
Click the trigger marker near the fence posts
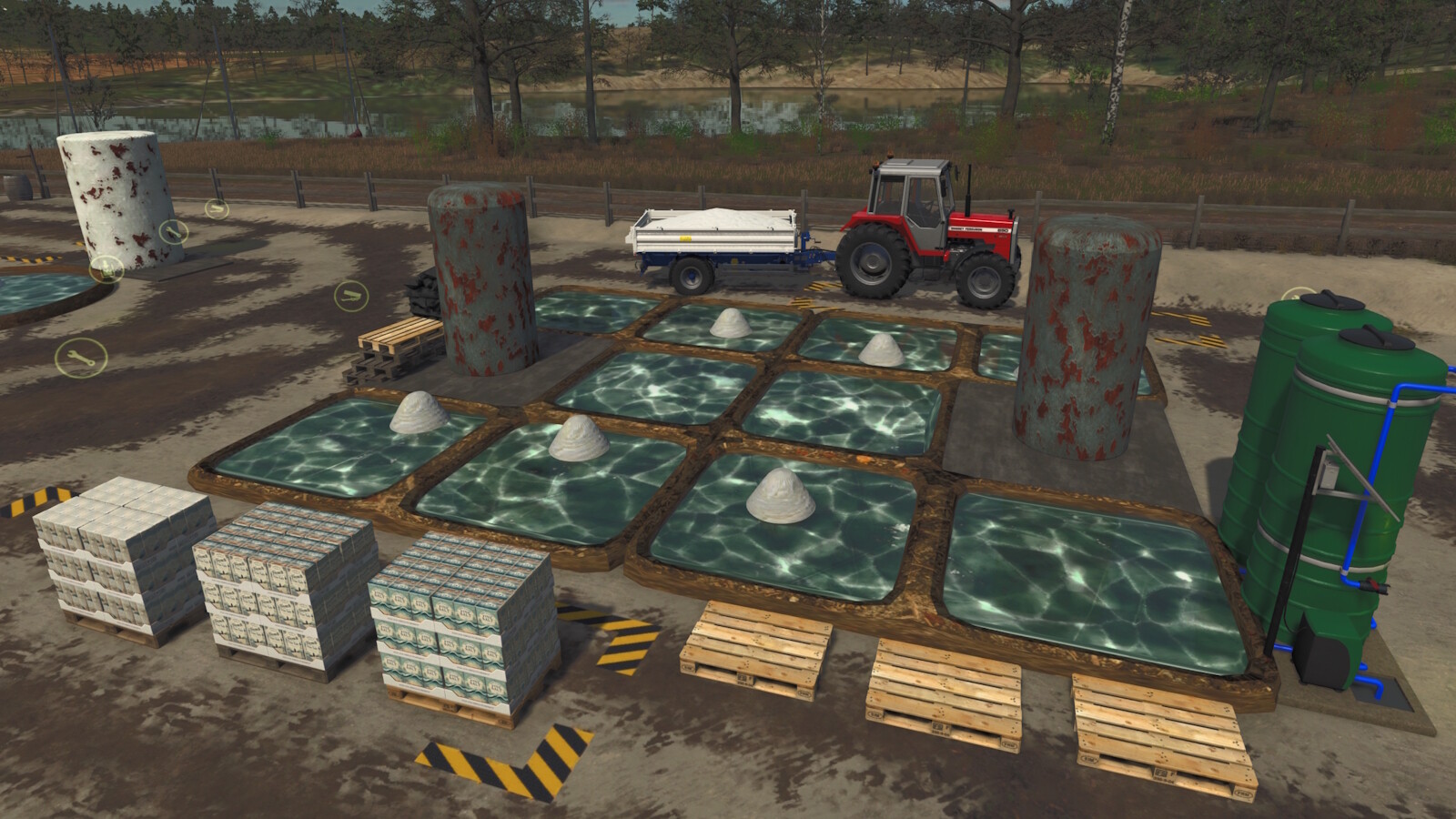pyautogui.click(x=217, y=210)
